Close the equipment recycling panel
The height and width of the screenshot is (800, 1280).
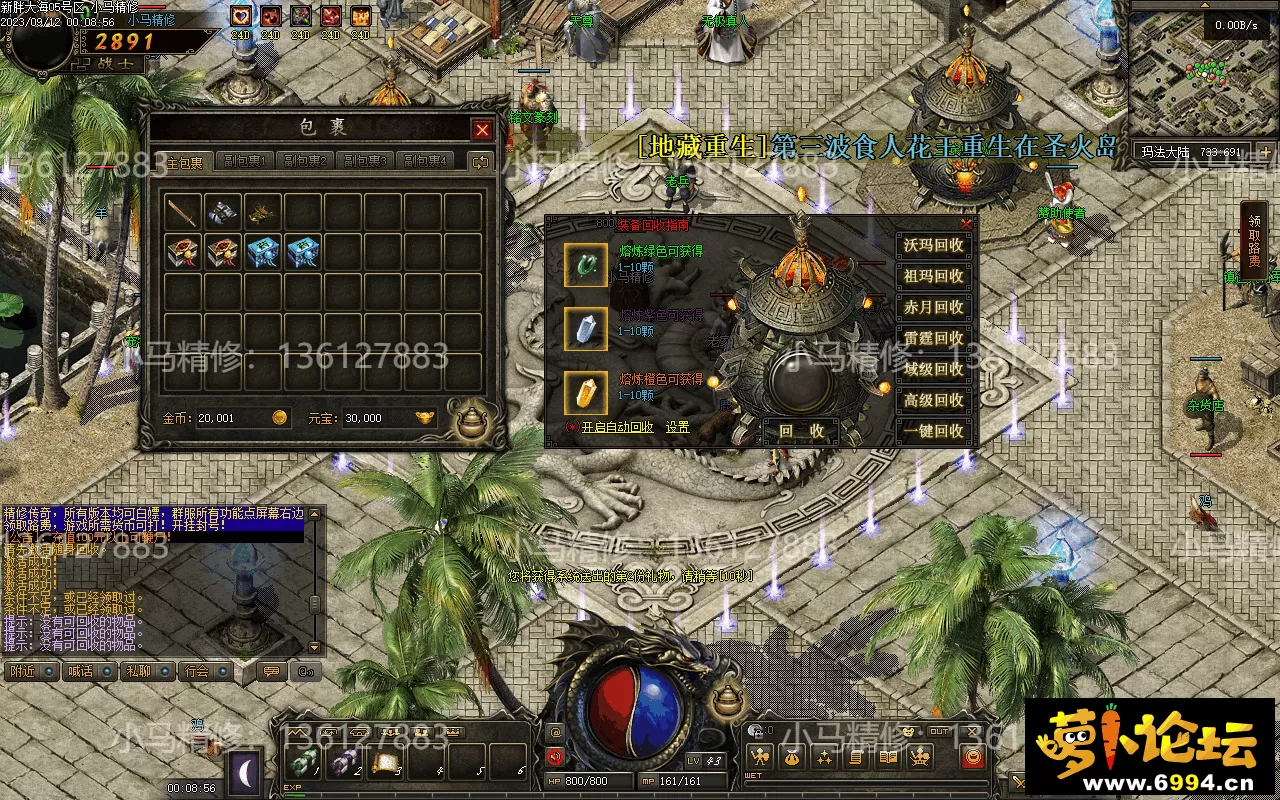pyautogui.click(x=966, y=224)
